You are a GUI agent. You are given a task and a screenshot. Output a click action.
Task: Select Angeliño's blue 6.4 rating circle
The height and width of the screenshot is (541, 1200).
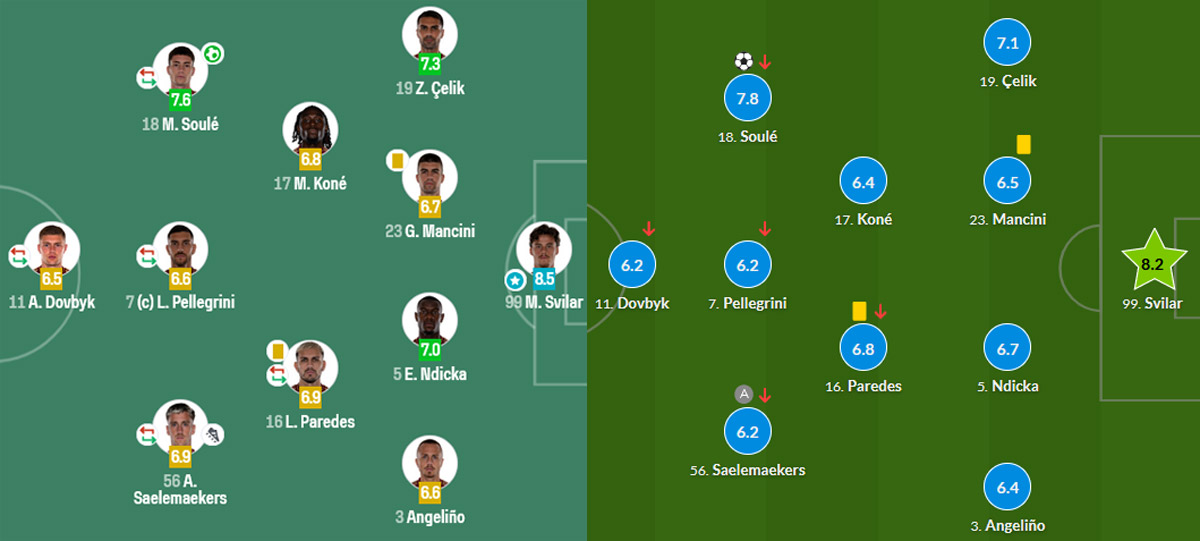click(1007, 488)
